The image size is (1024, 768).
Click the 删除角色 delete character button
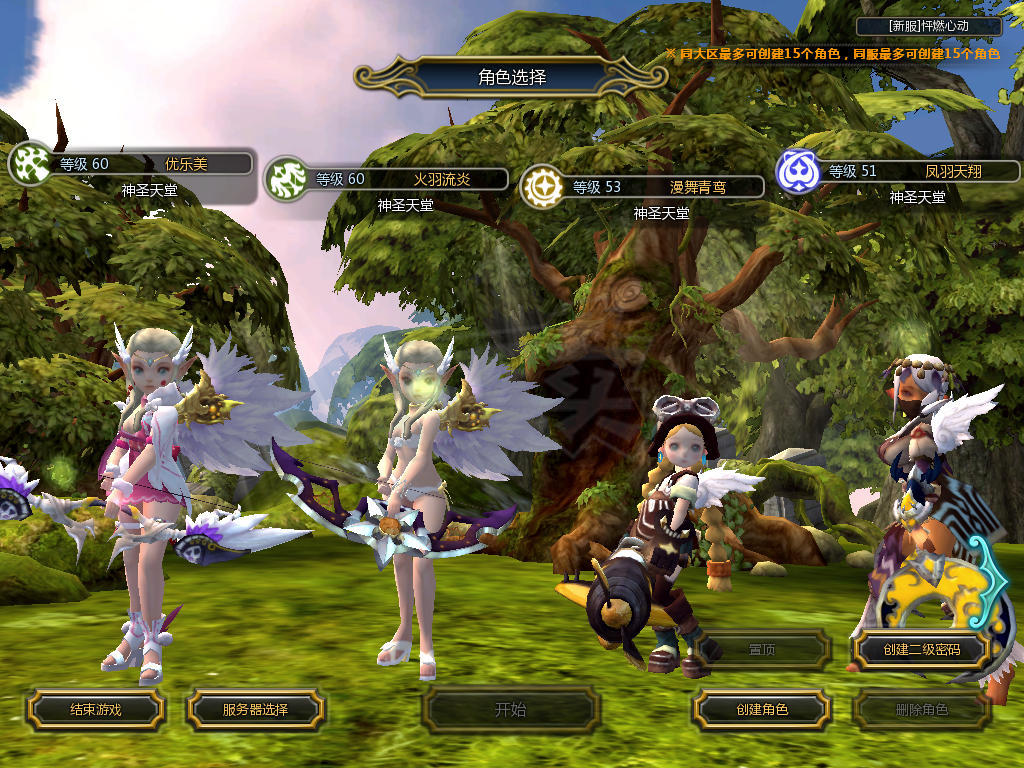click(x=921, y=710)
